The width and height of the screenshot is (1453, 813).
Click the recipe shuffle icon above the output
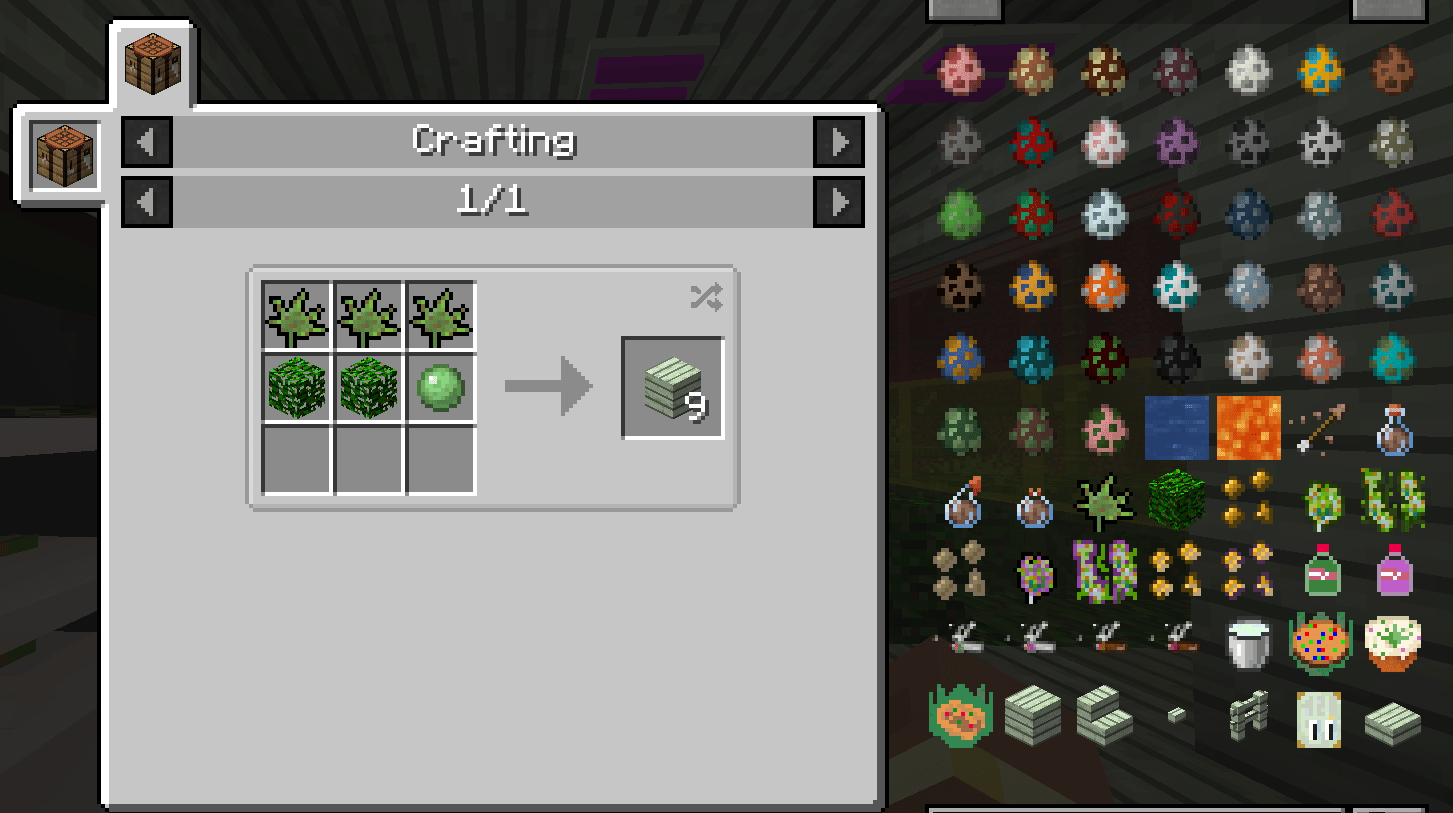705,296
